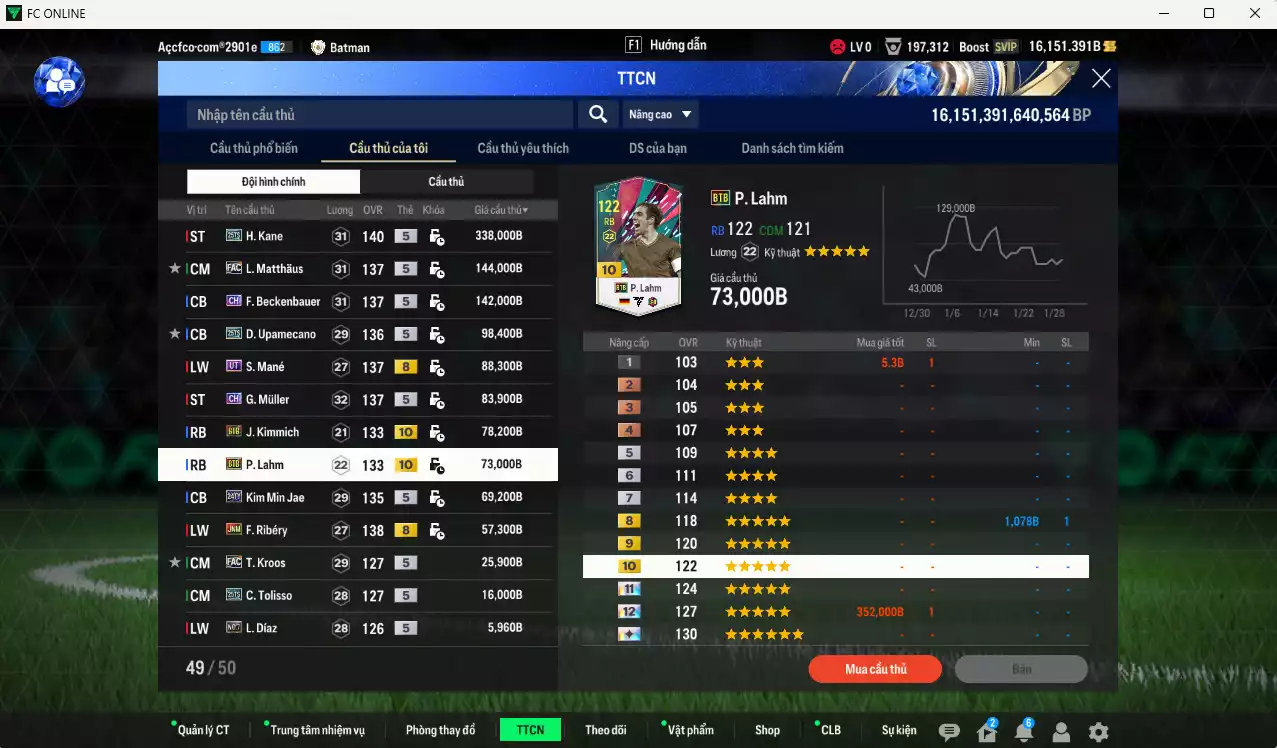Image resolution: width=1277 pixels, height=748 pixels.
Task: Click the Mua cầu thủ button
Action: pos(875,669)
